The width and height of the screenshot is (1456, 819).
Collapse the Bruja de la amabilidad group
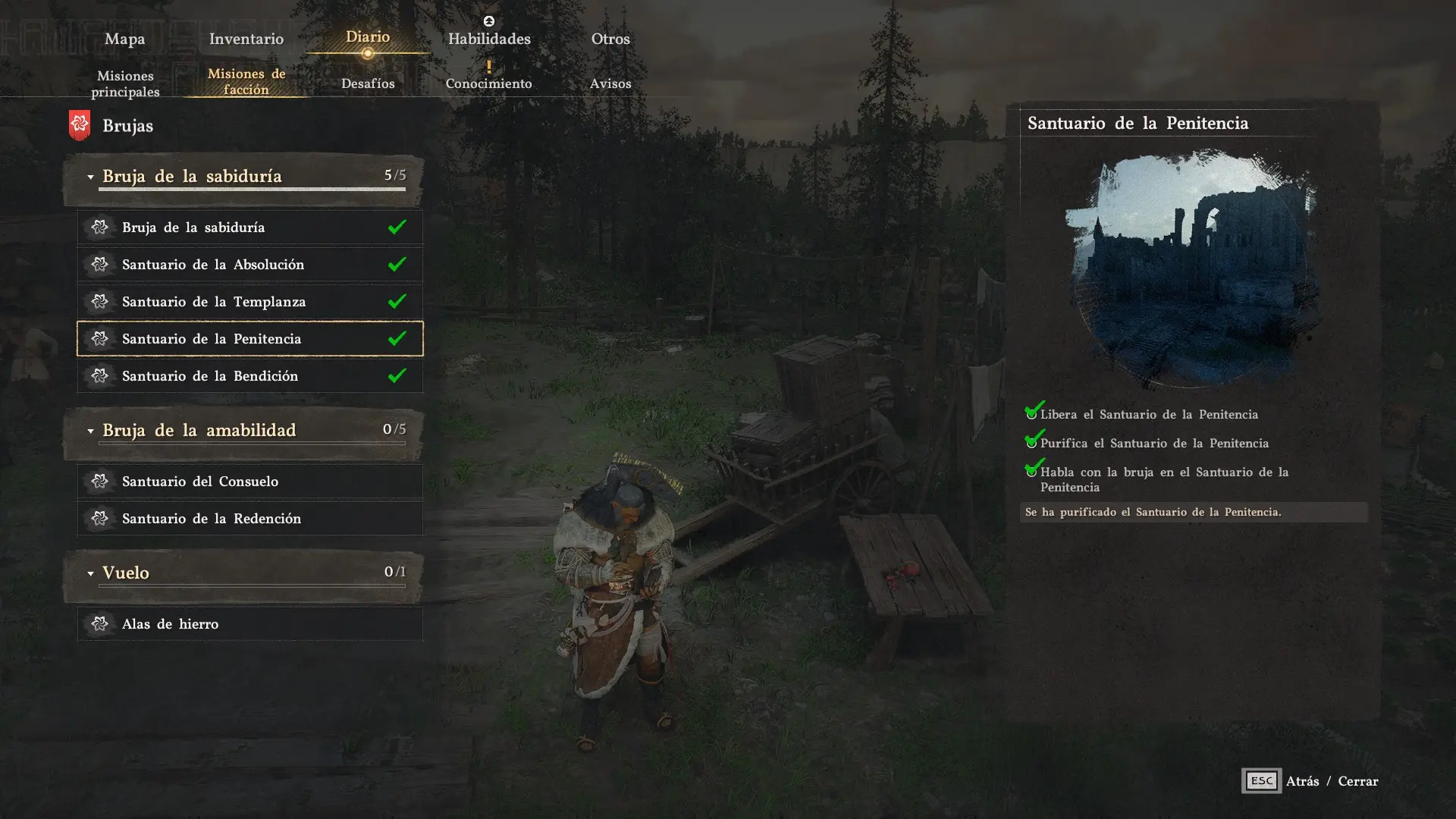[x=90, y=431]
